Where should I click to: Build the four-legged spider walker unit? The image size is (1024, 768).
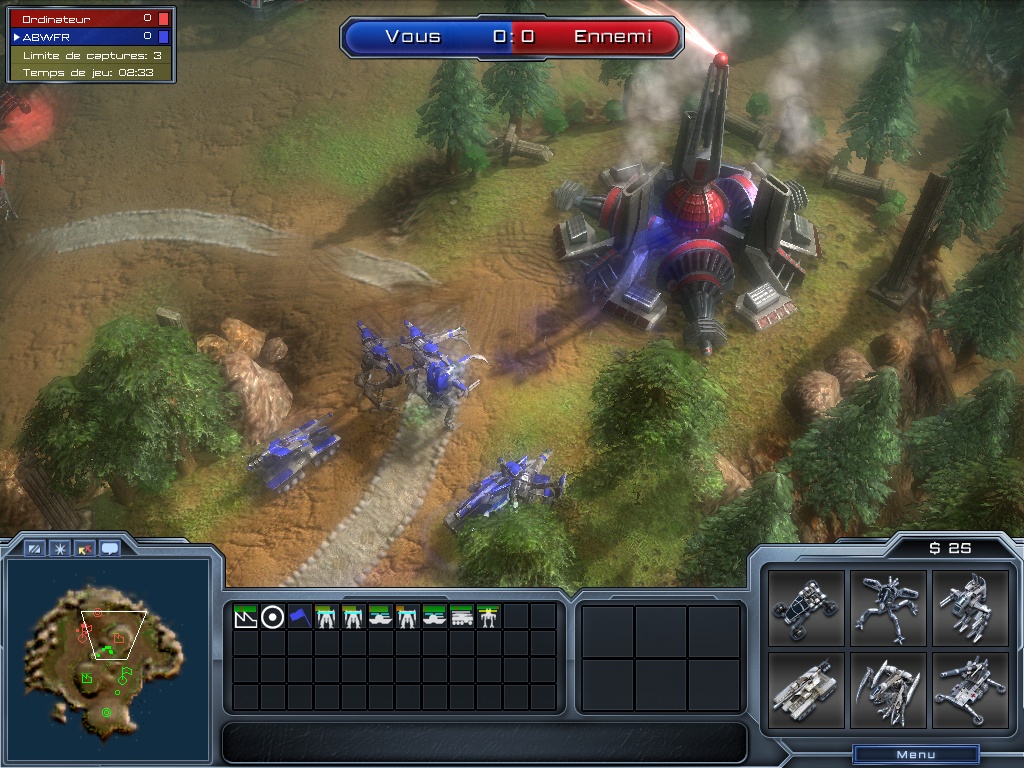[889, 608]
